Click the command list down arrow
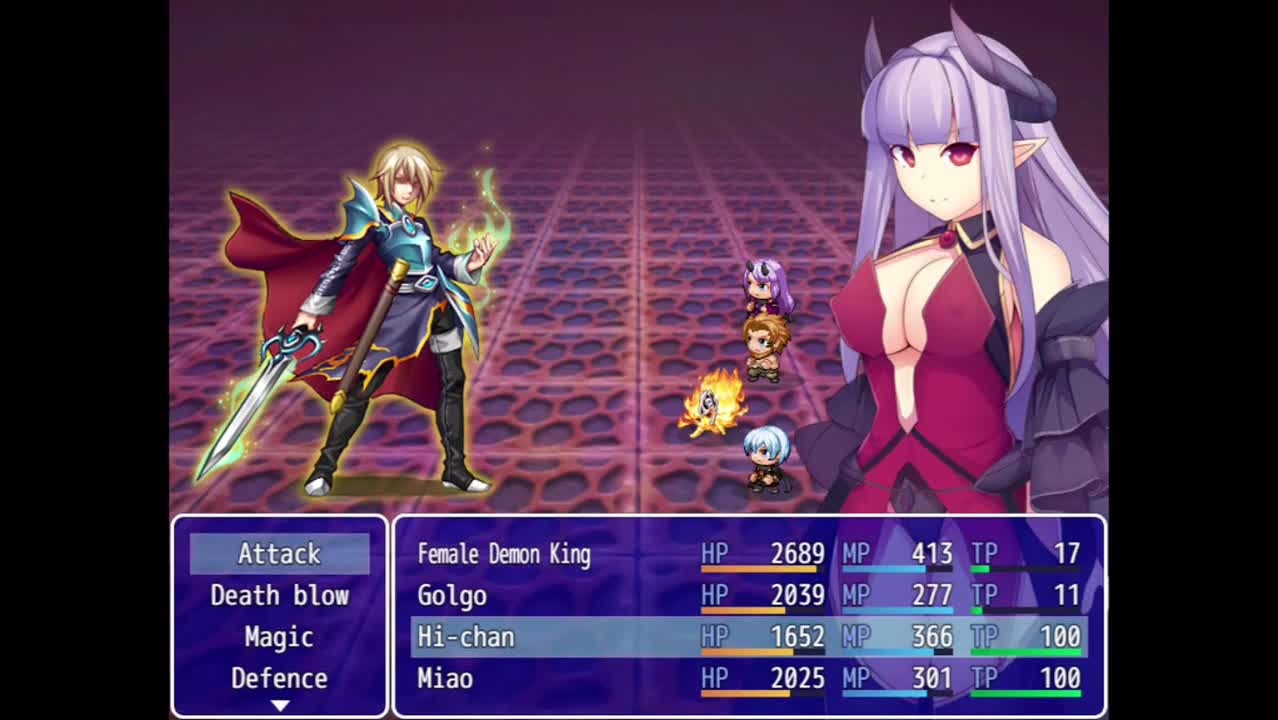The image size is (1278, 720). coord(279,705)
